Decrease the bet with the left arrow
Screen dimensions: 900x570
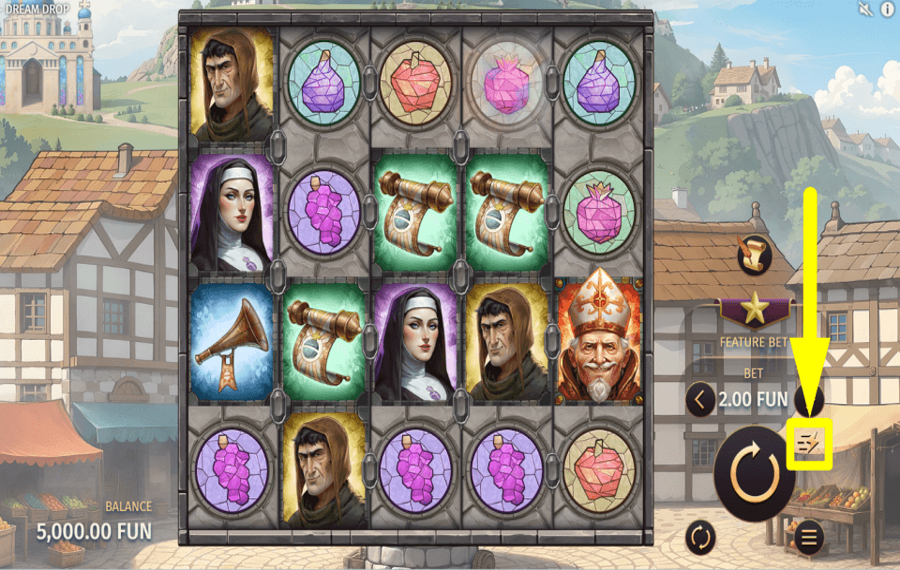coord(701,401)
